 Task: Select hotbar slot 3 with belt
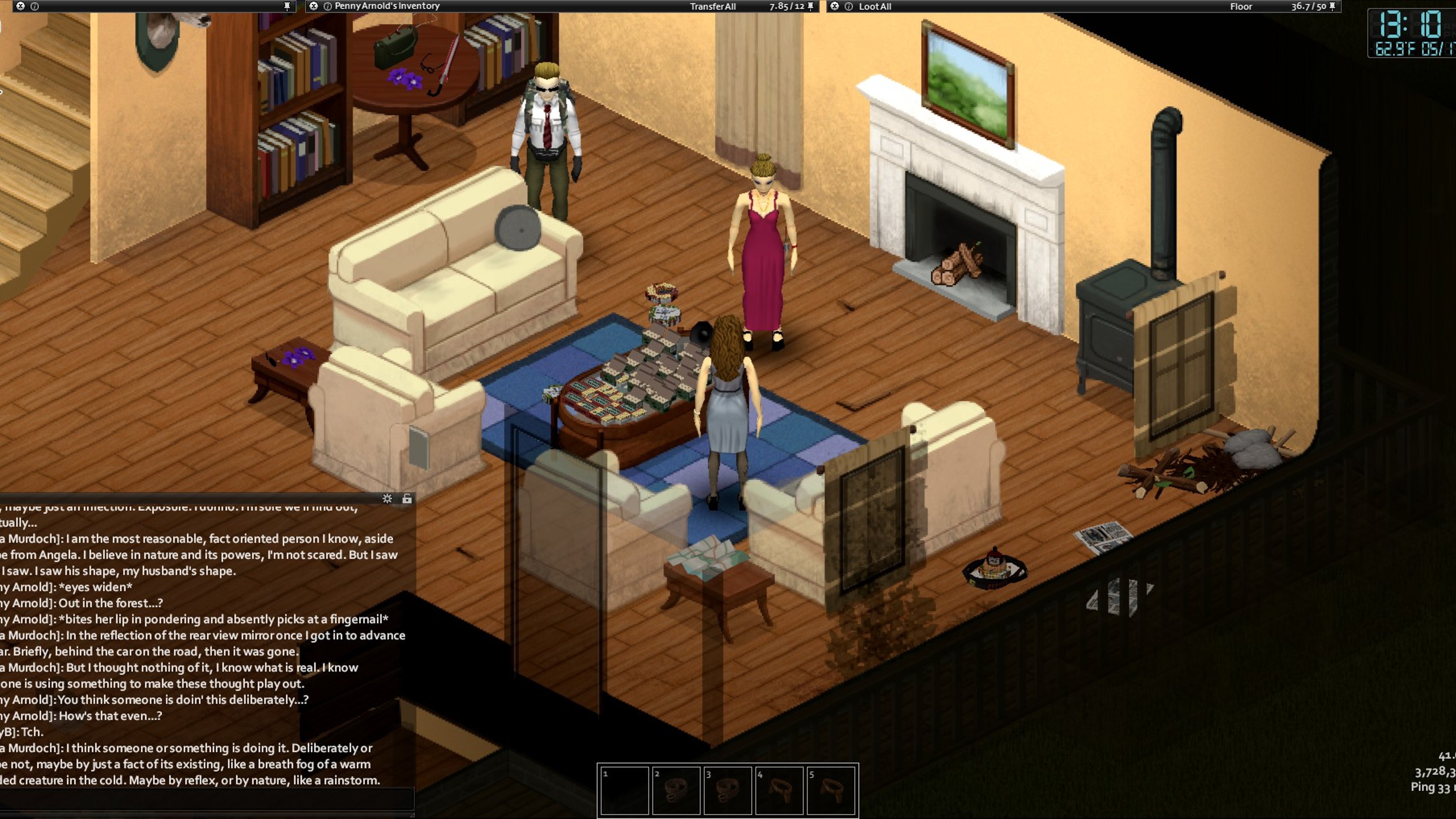pyautogui.click(x=728, y=790)
